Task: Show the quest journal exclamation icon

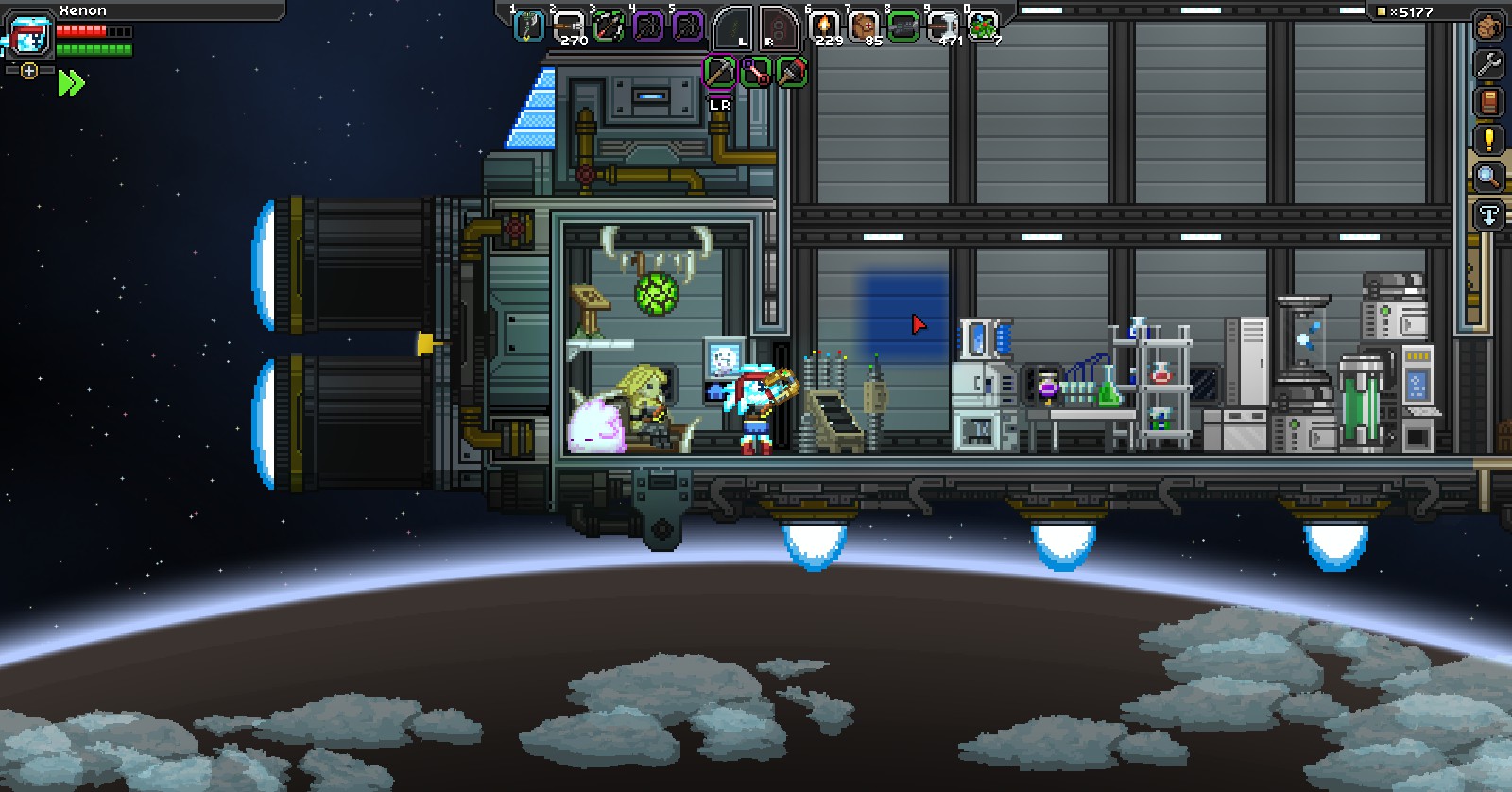Action: (1488, 140)
